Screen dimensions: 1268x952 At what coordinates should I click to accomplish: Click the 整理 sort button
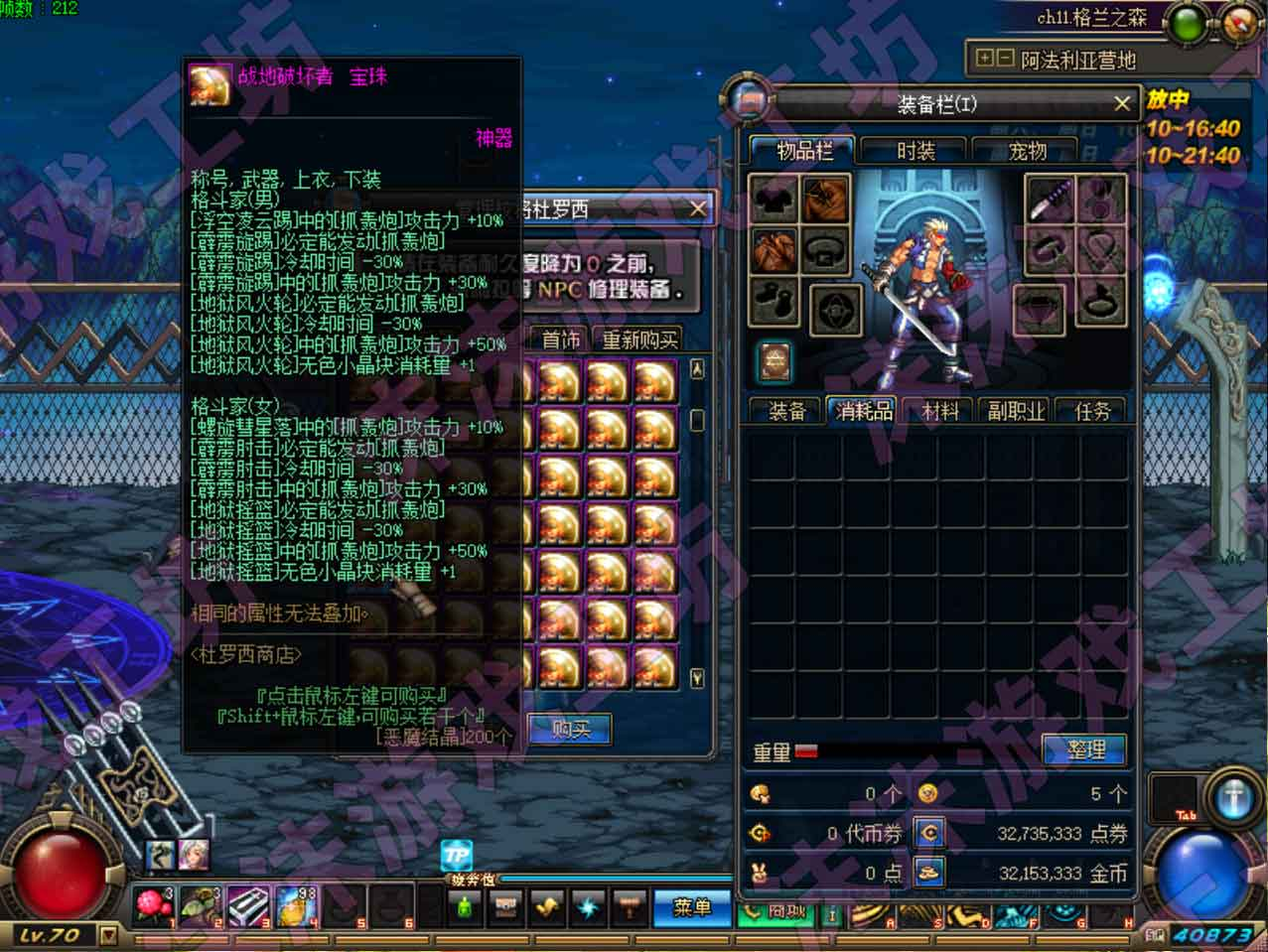(1084, 750)
